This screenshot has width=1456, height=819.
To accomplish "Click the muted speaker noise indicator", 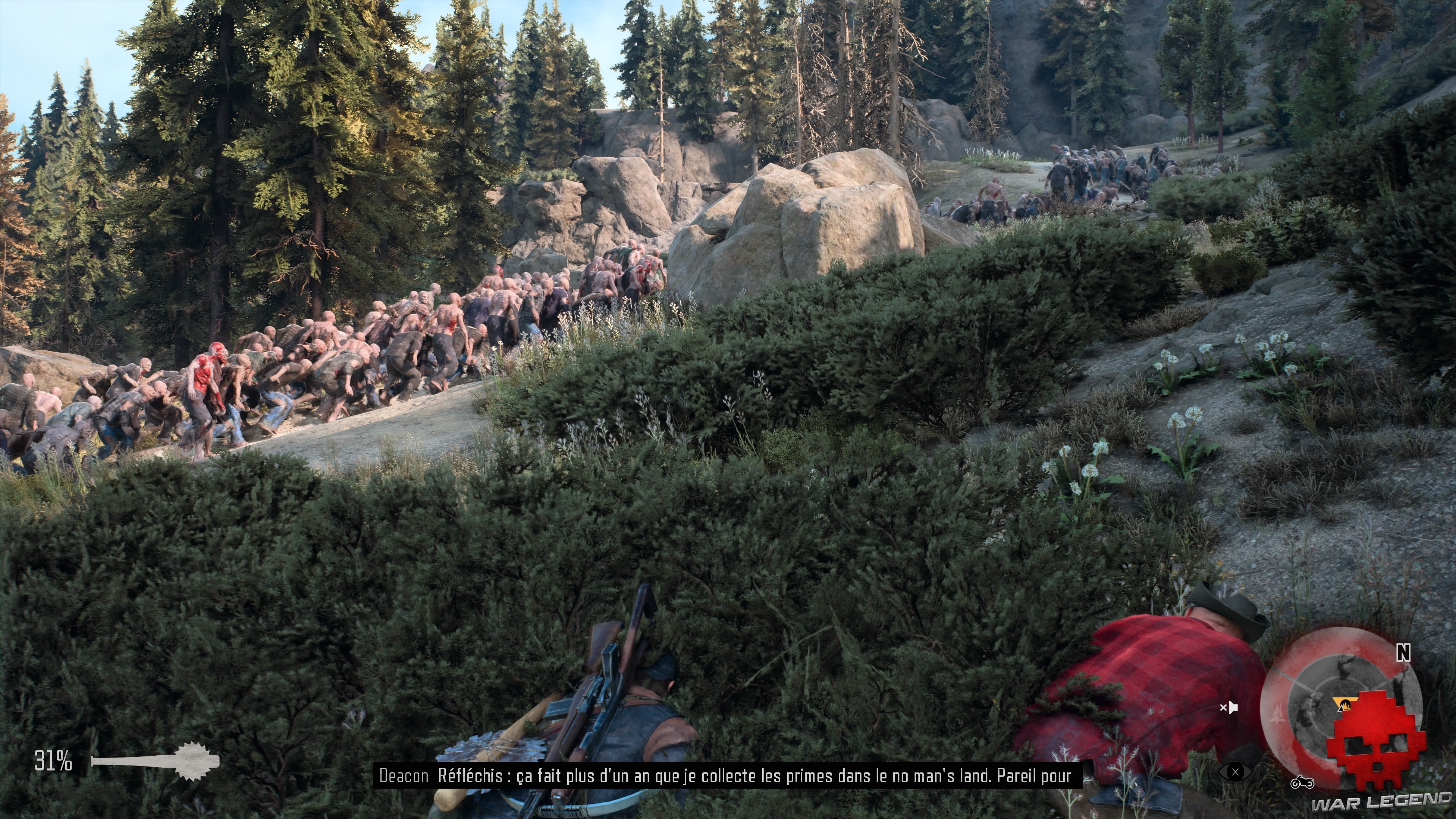I will pos(1229,707).
